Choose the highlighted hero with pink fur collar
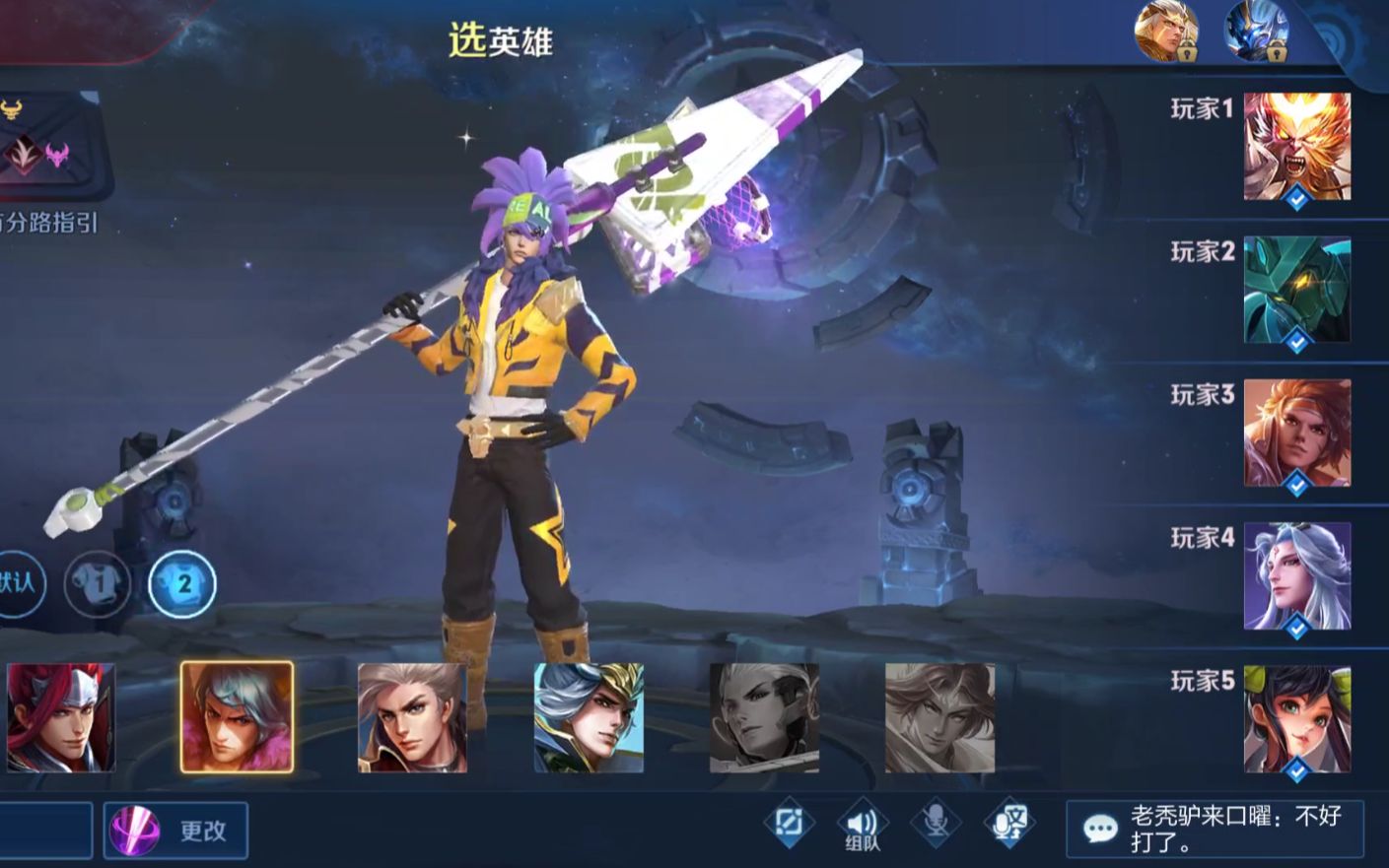Screen dimensions: 1389x868 coord(237,717)
